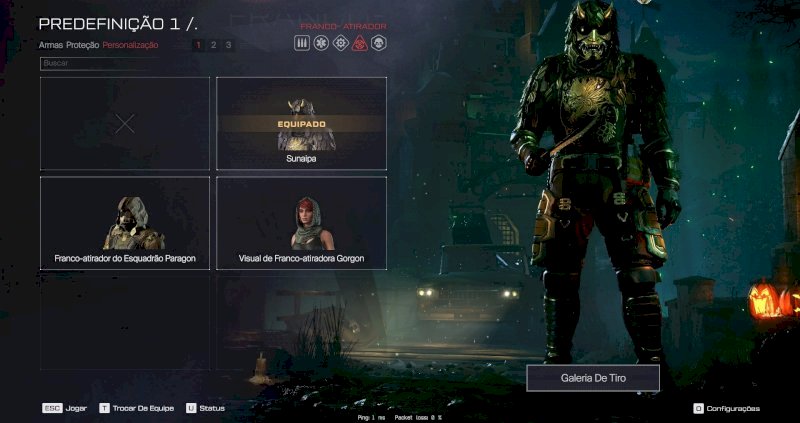Image resolution: width=800 pixels, height=423 pixels.
Task: Click the red highlighted sniper class icon
Action: pyautogui.click(x=359, y=43)
